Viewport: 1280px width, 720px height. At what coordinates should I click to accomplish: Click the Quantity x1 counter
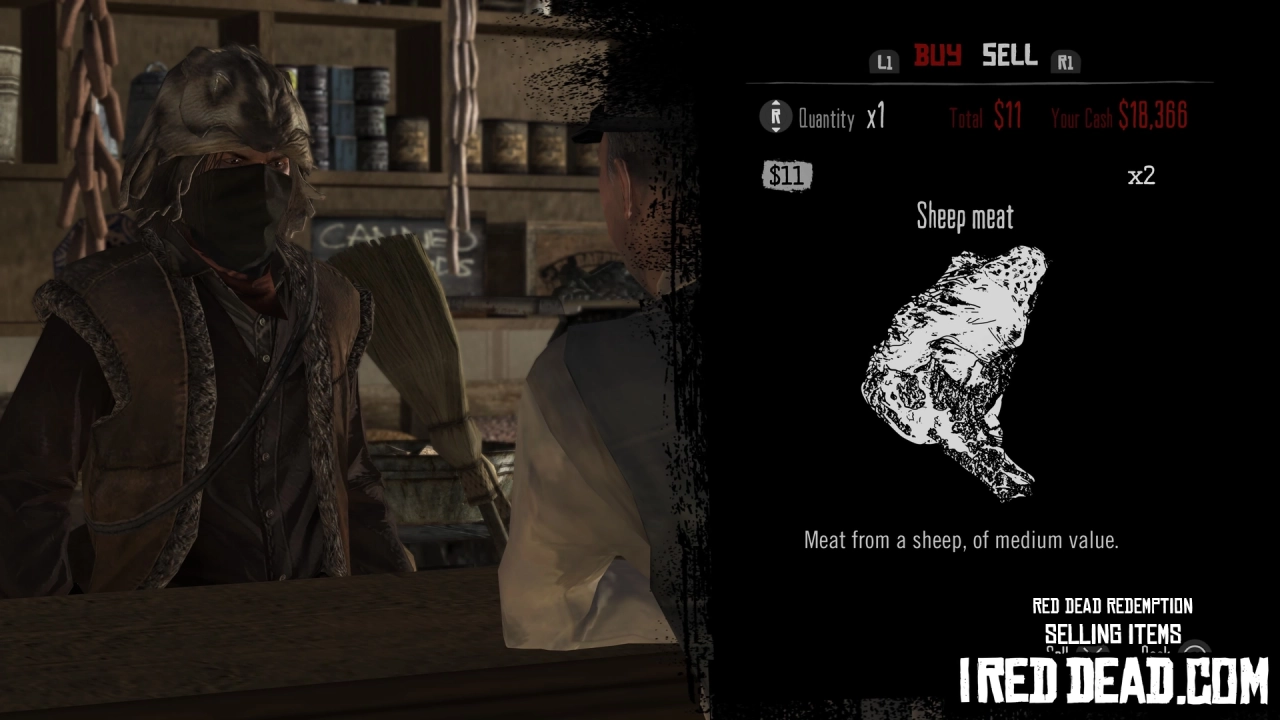(843, 118)
